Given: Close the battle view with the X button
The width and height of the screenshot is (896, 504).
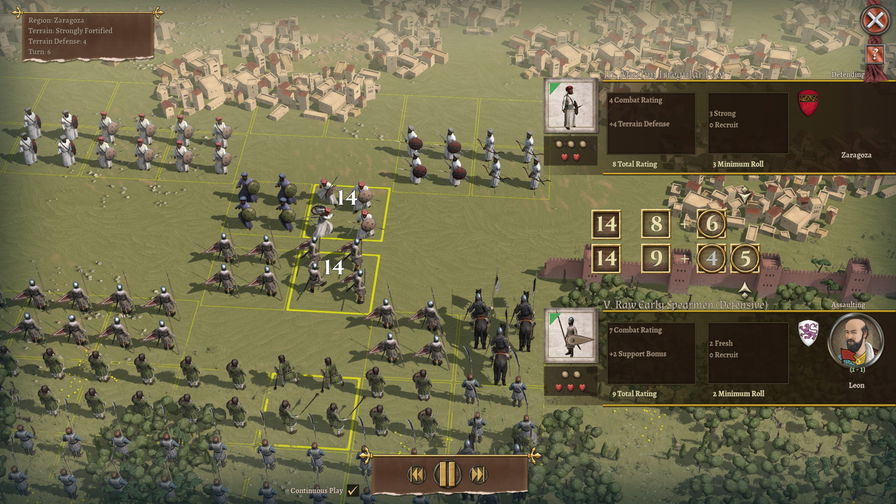Looking at the screenshot, I should (x=875, y=19).
